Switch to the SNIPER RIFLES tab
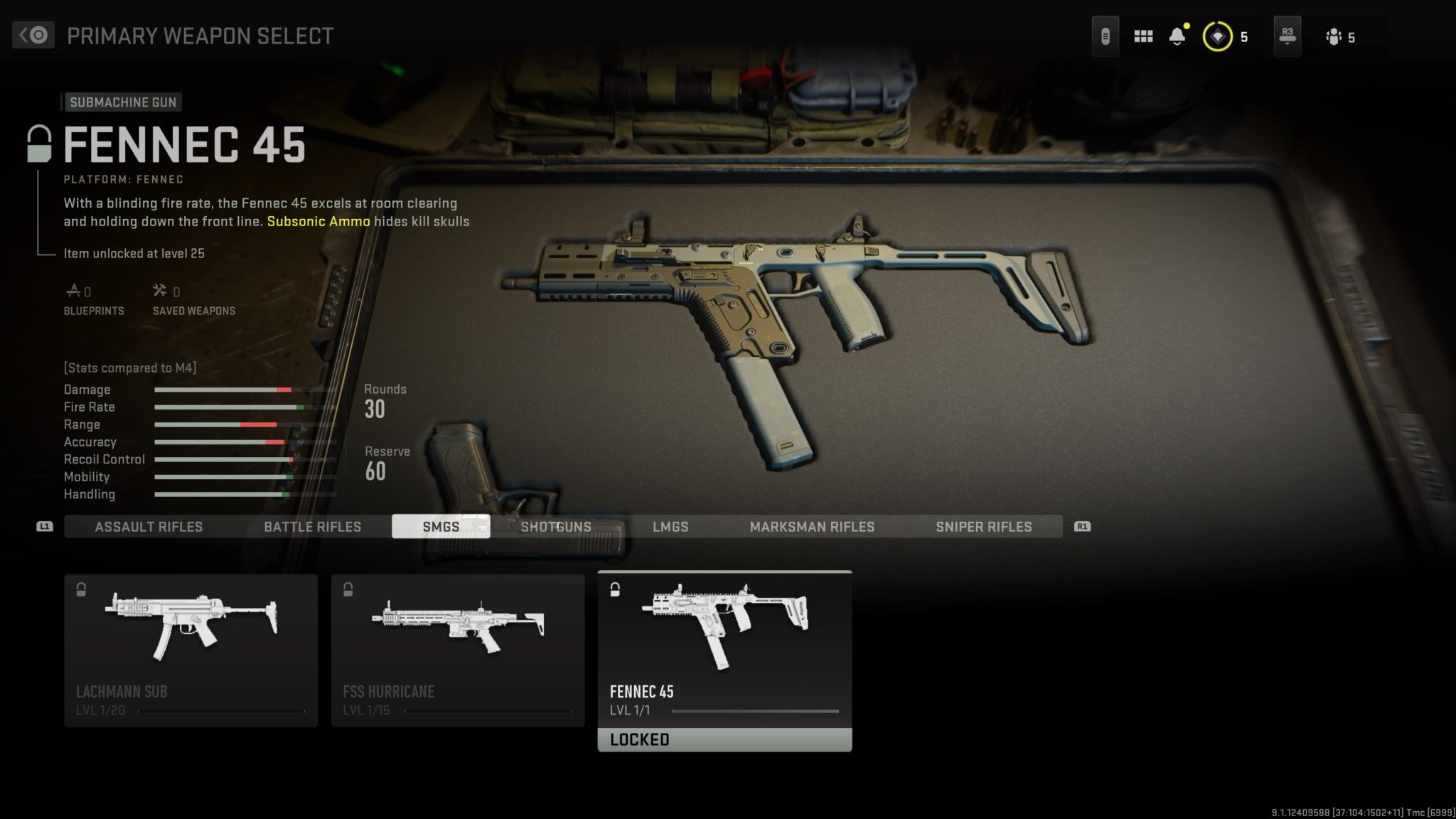This screenshot has height=819, width=1456. tap(984, 527)
